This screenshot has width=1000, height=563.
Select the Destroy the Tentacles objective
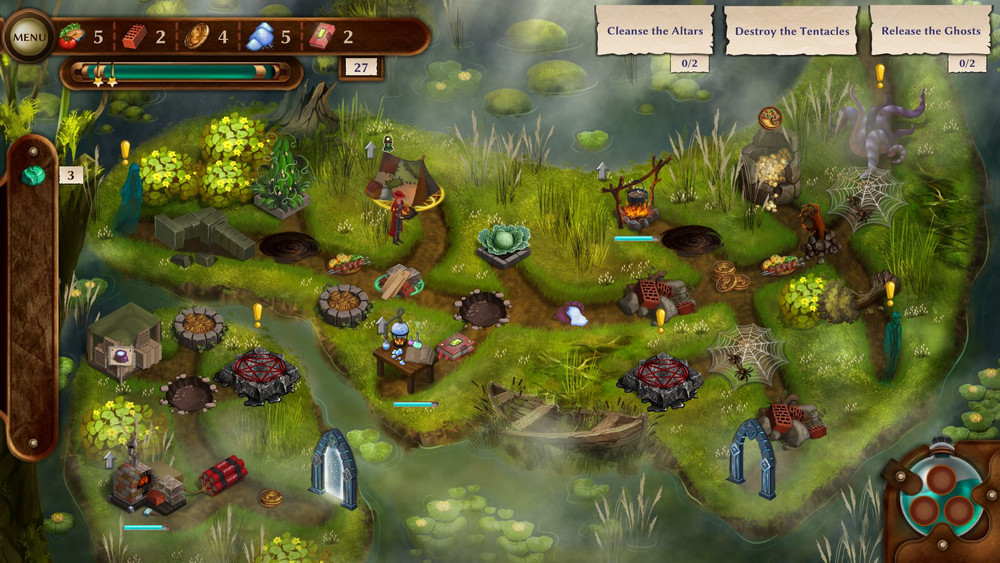[791, 31]
